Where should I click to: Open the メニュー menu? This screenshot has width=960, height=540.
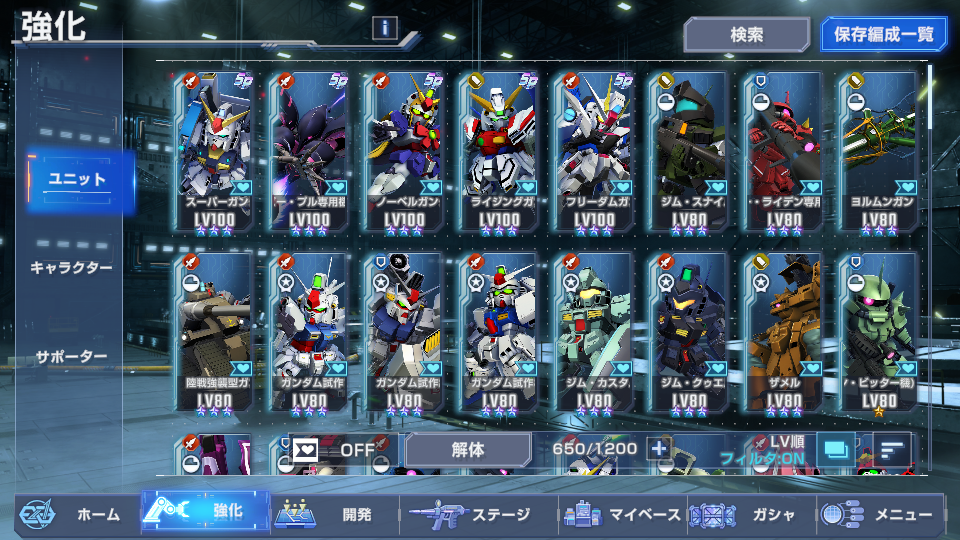(880, 514)
